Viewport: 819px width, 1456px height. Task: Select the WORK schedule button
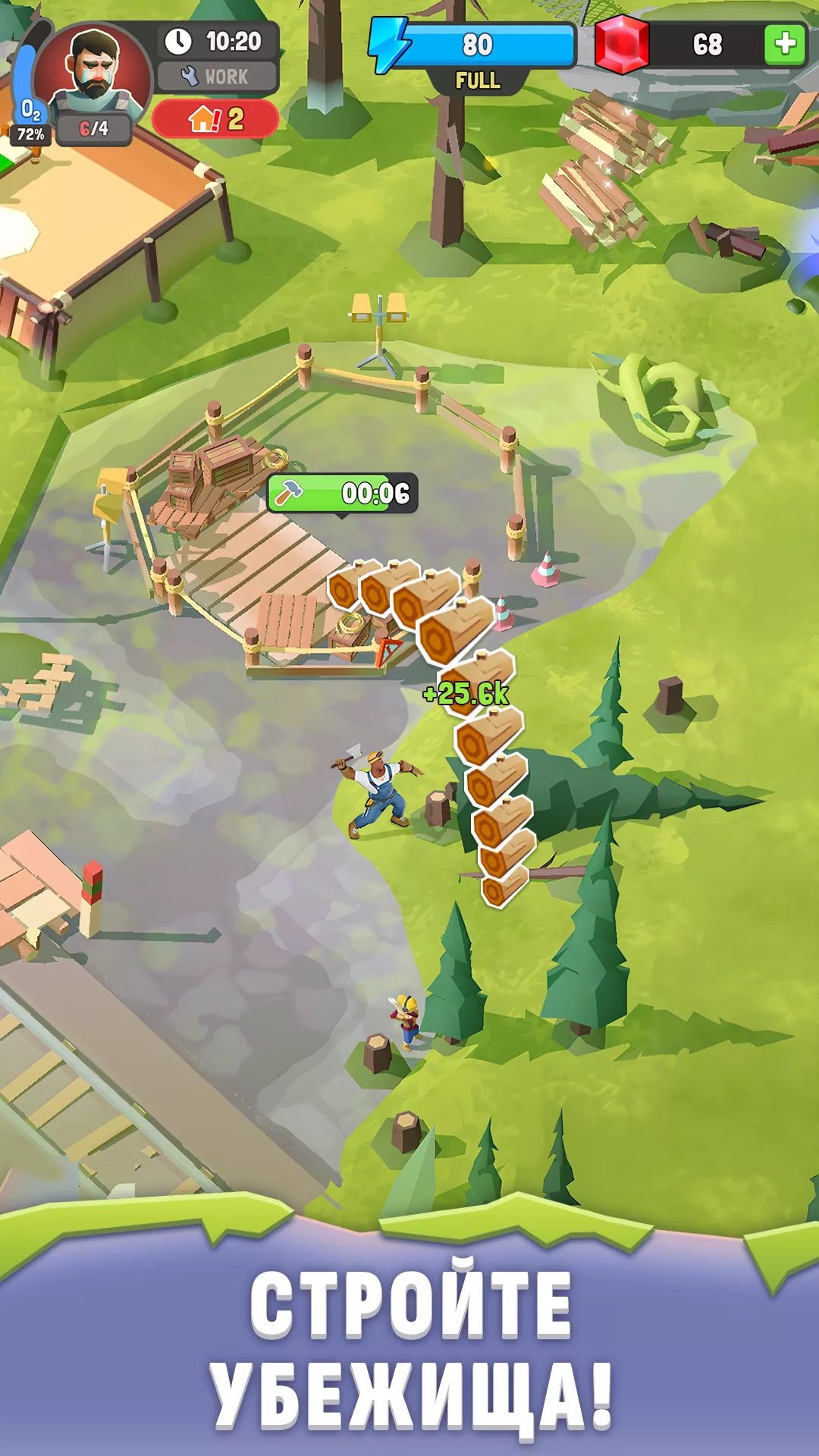[217, 77]
